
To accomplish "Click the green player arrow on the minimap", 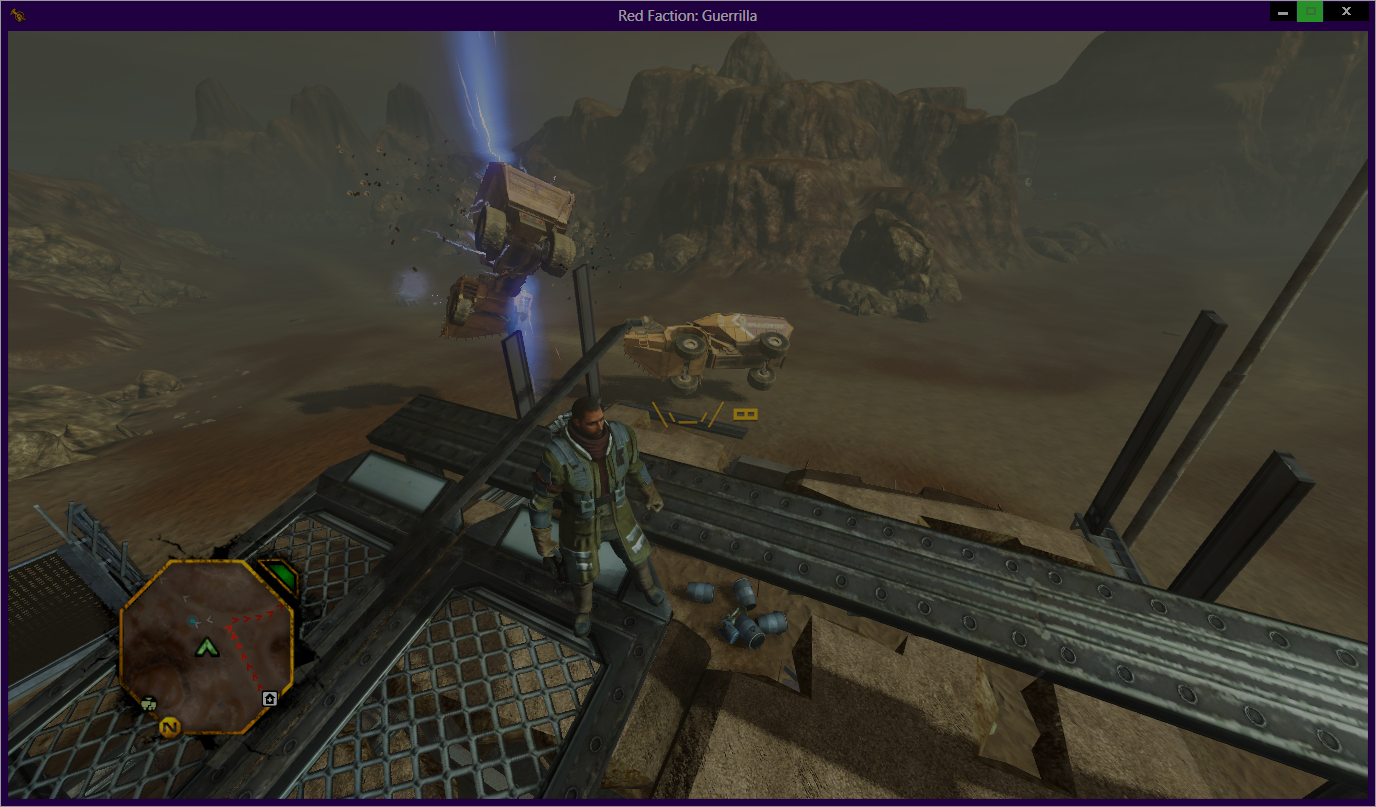I will [207, 648].
